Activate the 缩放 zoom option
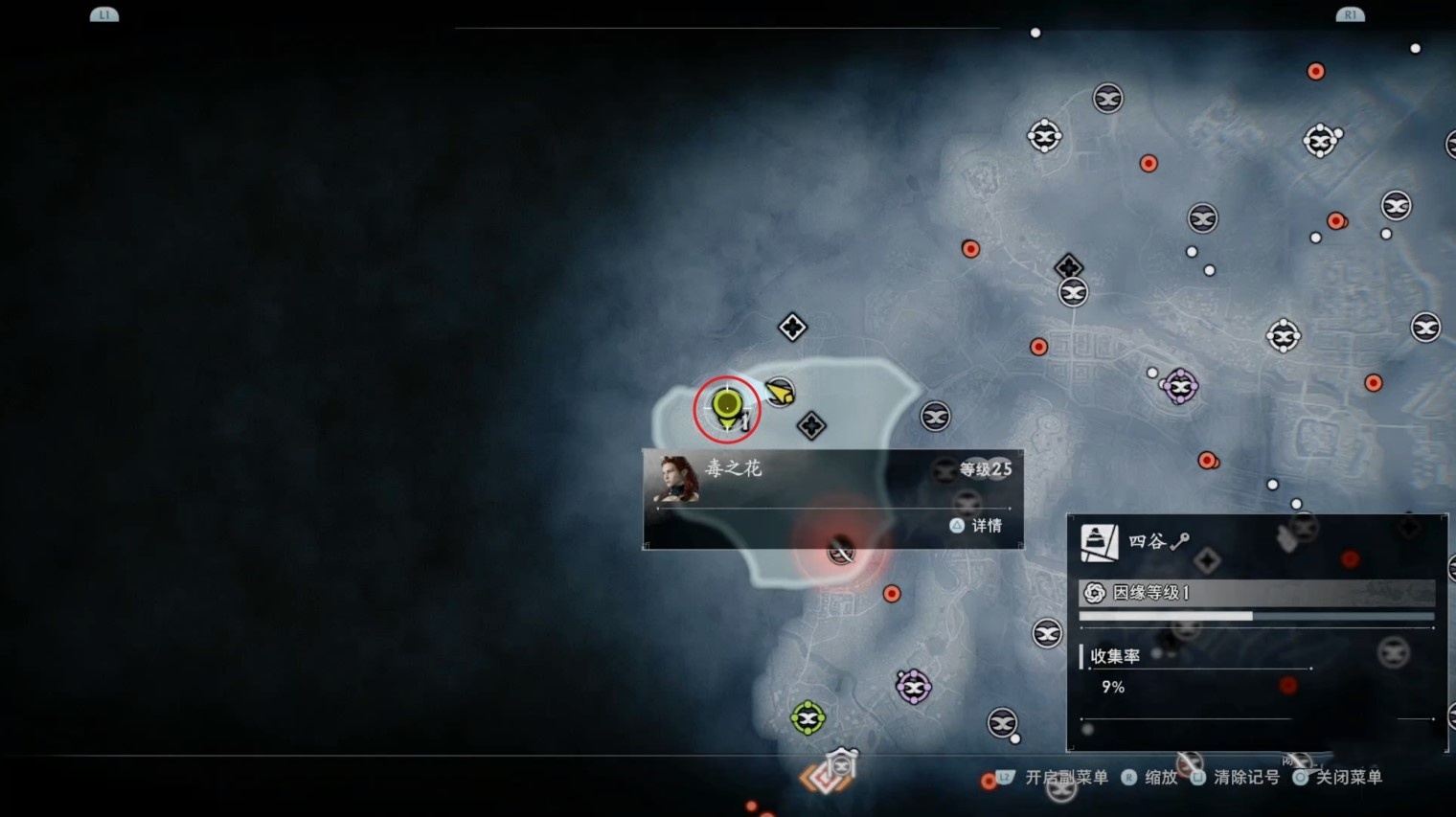The image size is (1456, 817). [1150, 777]
